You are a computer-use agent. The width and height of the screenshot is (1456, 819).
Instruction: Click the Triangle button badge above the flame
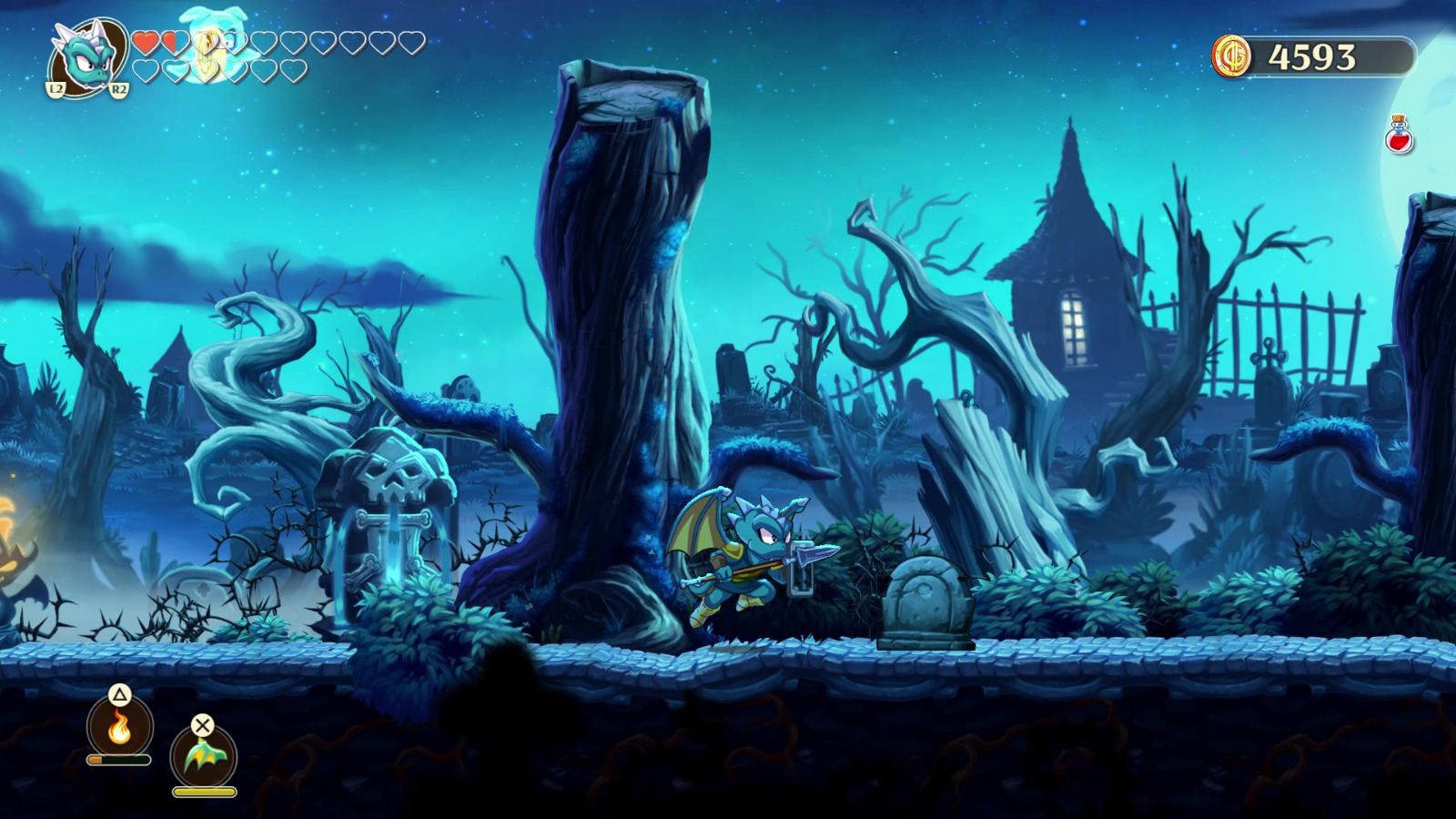[117, 695]
